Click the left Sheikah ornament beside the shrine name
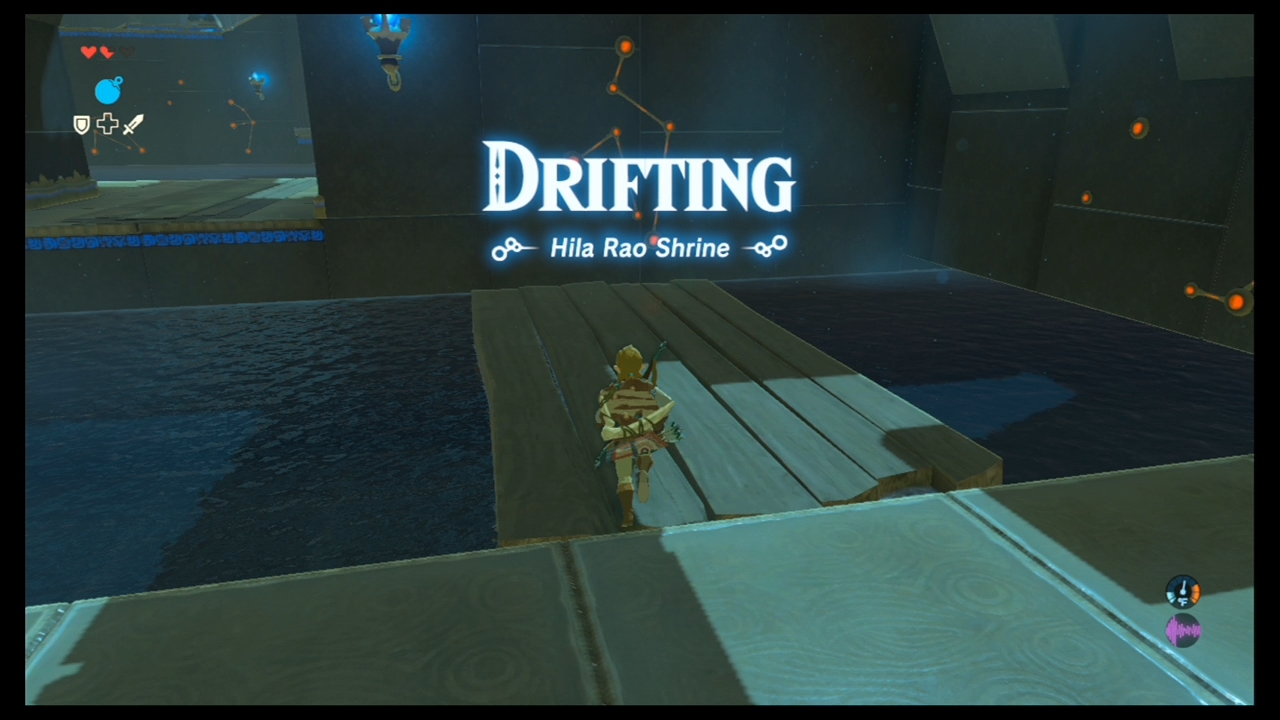The image size is (1280, 720). click(510, 249)
